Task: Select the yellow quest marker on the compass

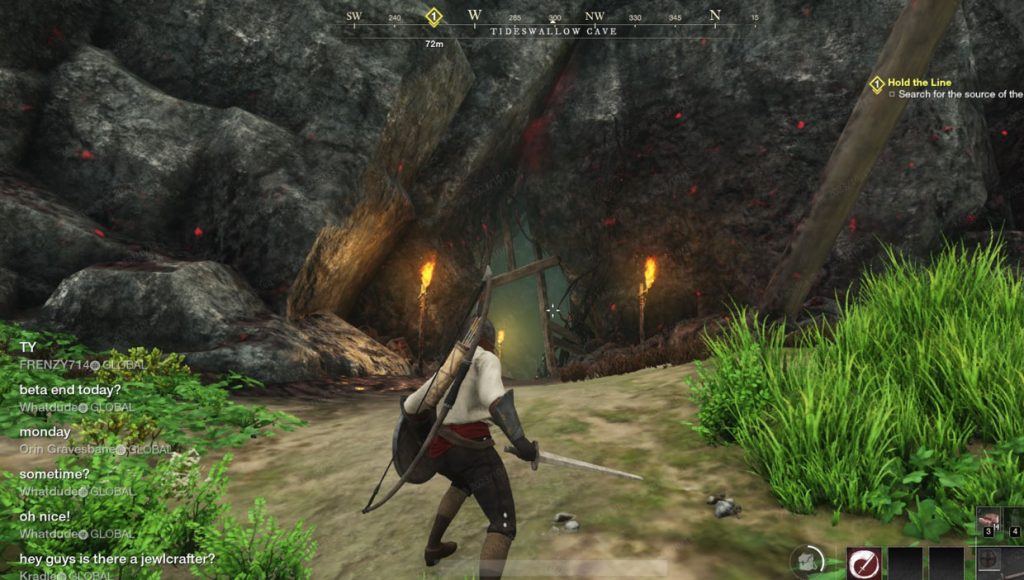Action: click(434, 16)
